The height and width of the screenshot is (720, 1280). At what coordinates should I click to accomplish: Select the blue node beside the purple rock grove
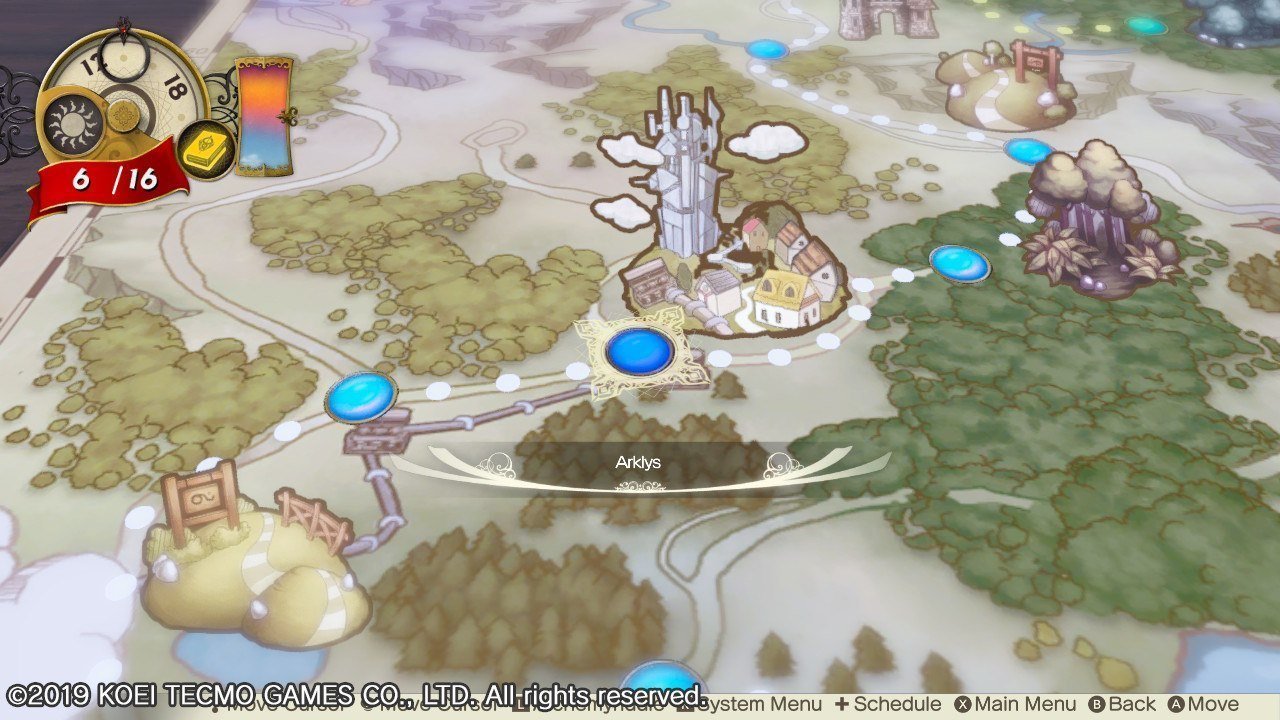[x=1027, y=152]
